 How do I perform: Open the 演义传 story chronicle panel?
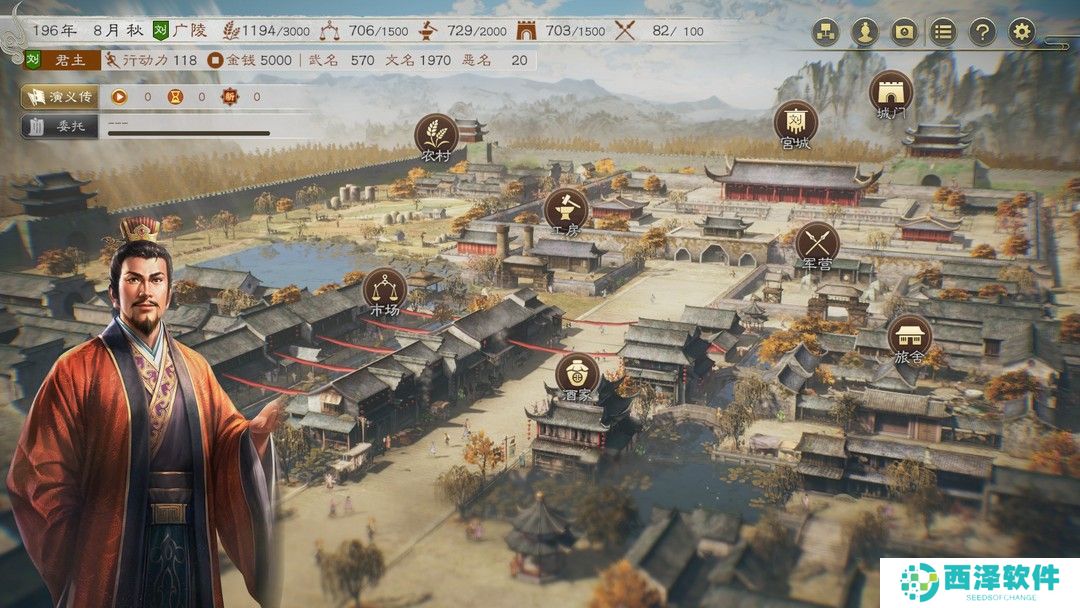(62, 97)
